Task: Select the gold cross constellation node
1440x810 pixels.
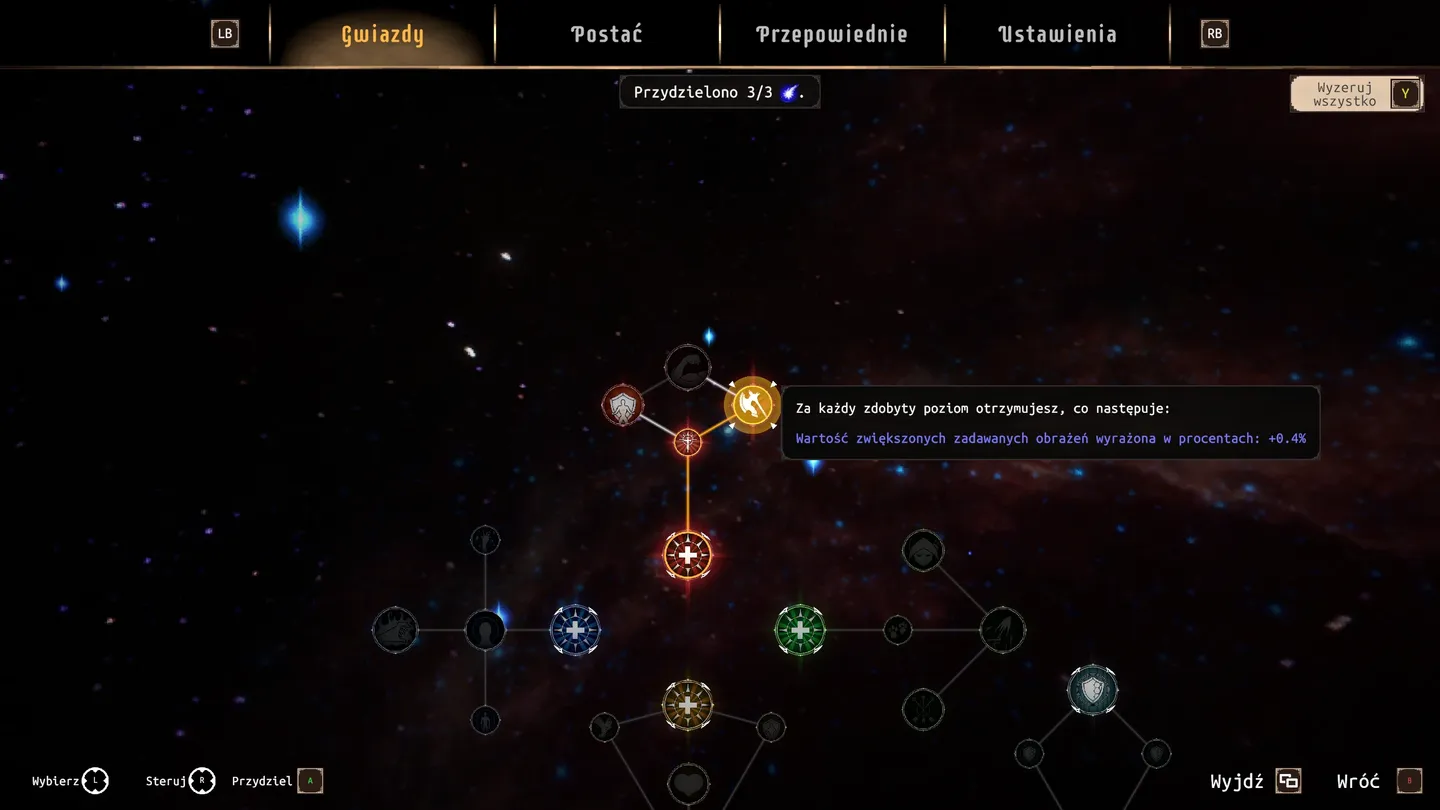Action: pyautogui.click(x=688, y=705)
